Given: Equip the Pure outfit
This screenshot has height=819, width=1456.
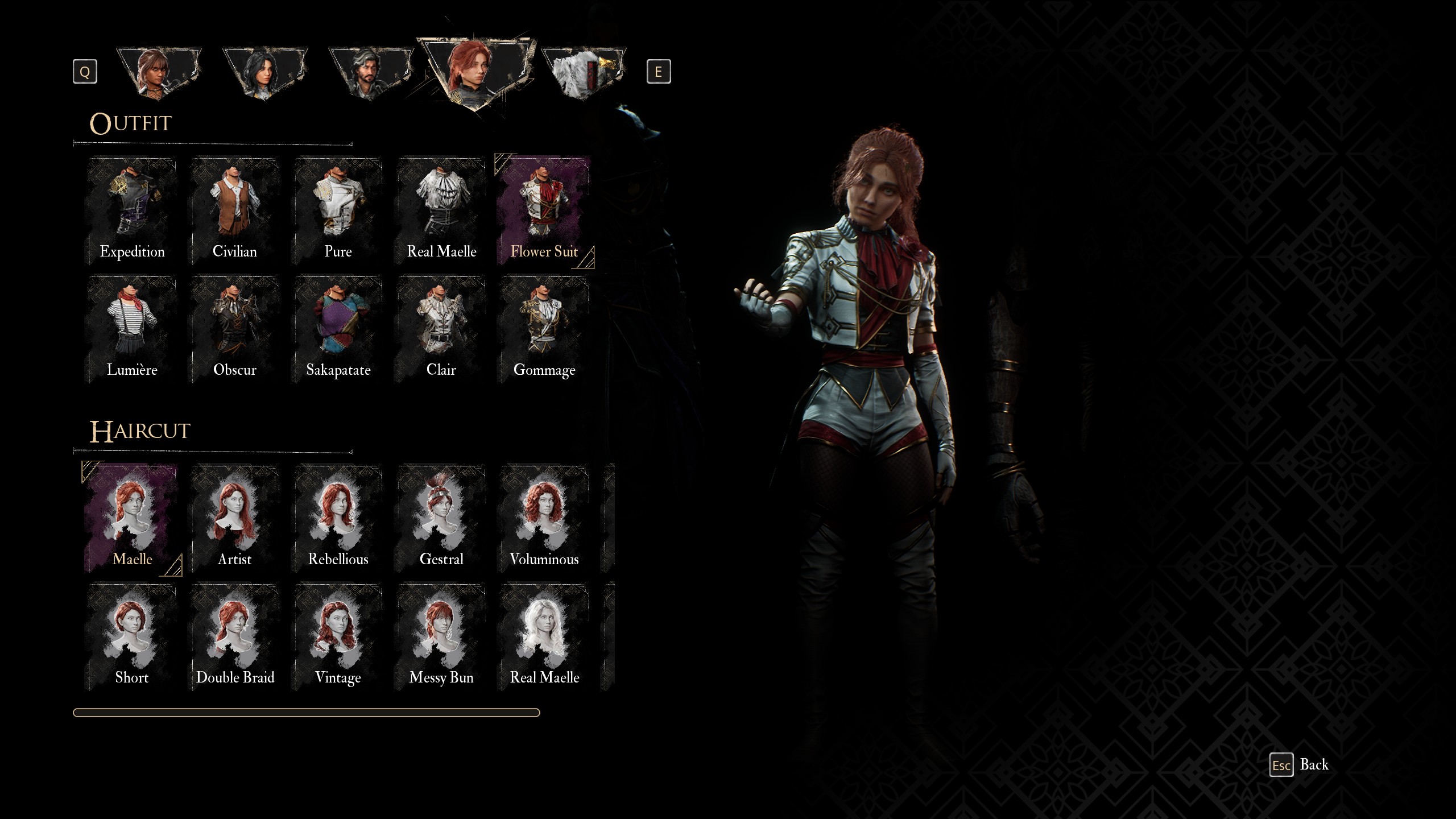Looking at the screenshot, I should (x=338, y=210).
